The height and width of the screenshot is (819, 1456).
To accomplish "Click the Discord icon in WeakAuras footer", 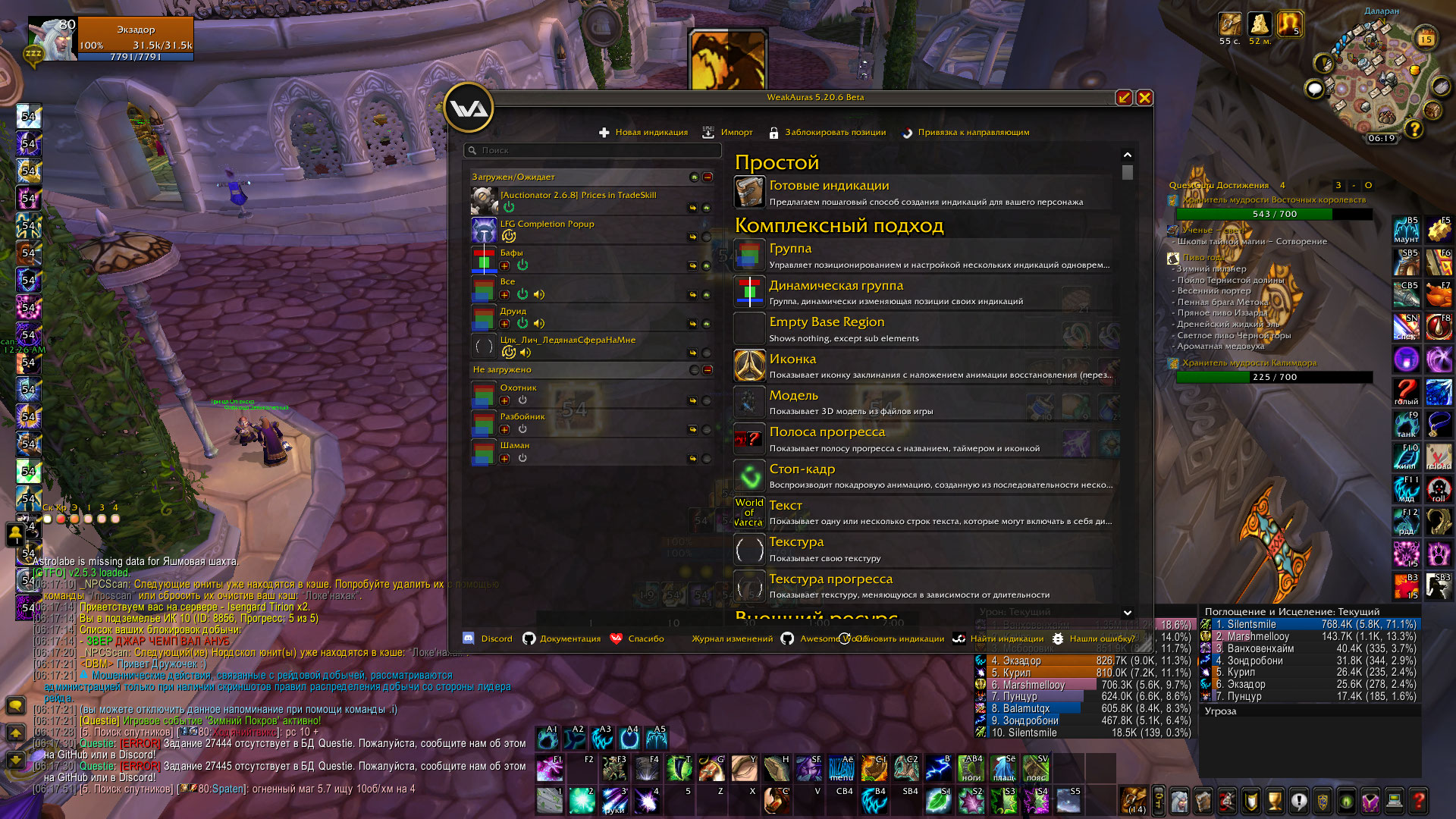I will coord(468,639).
